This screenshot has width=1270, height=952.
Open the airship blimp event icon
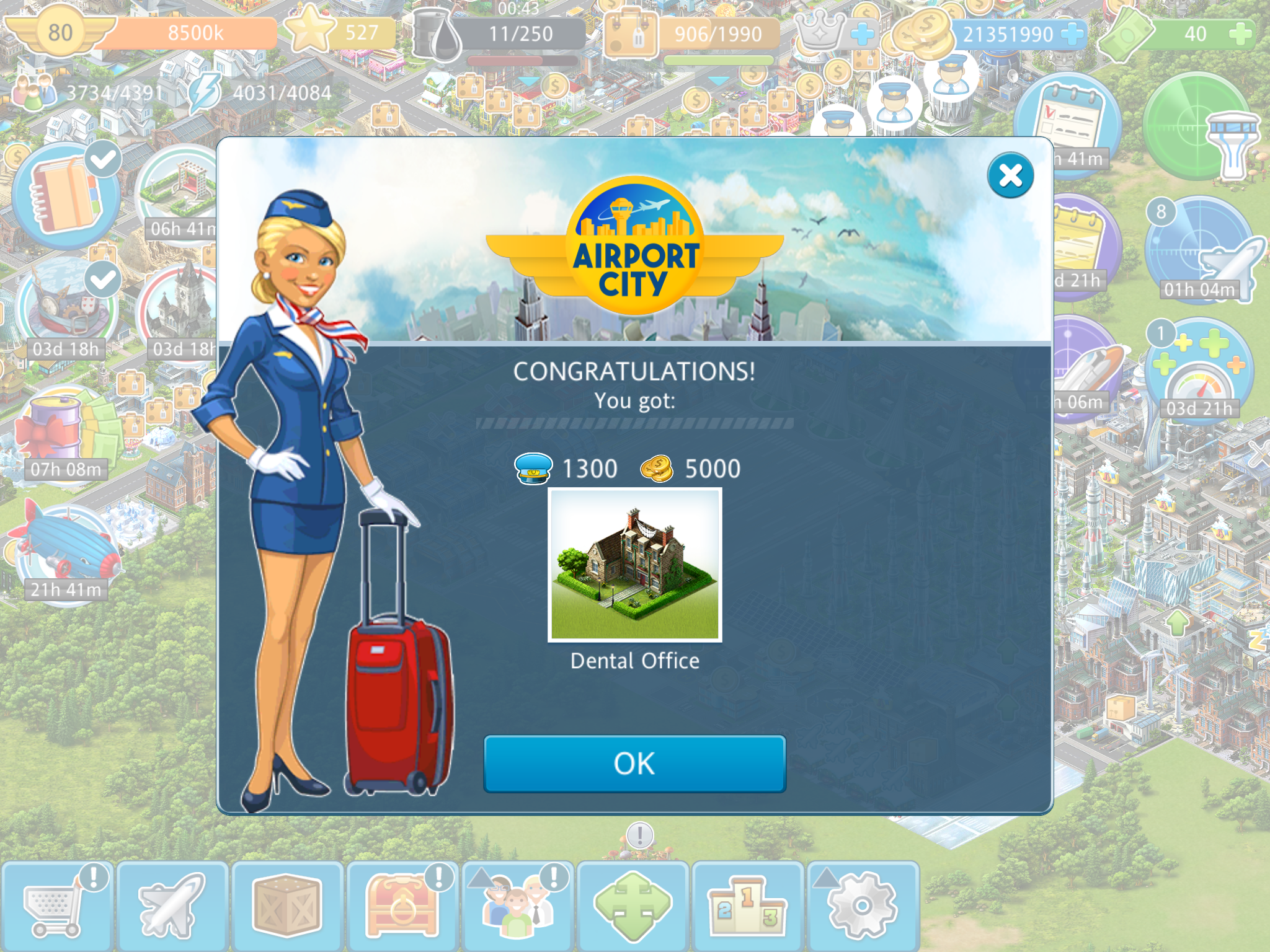point(65,552)
